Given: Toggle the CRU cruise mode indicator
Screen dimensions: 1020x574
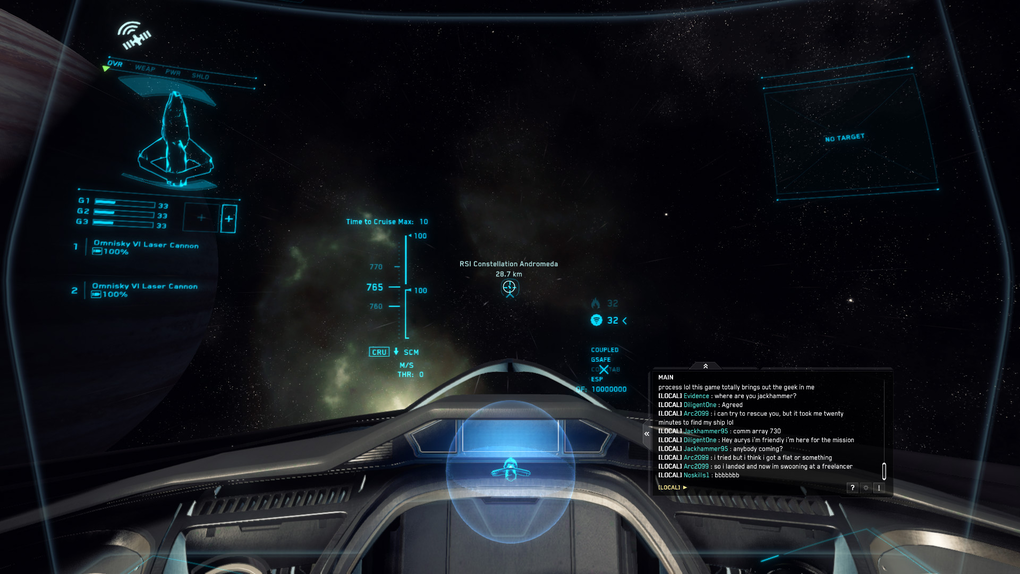Looking at the screenshot, I should [x=379, y=352].
